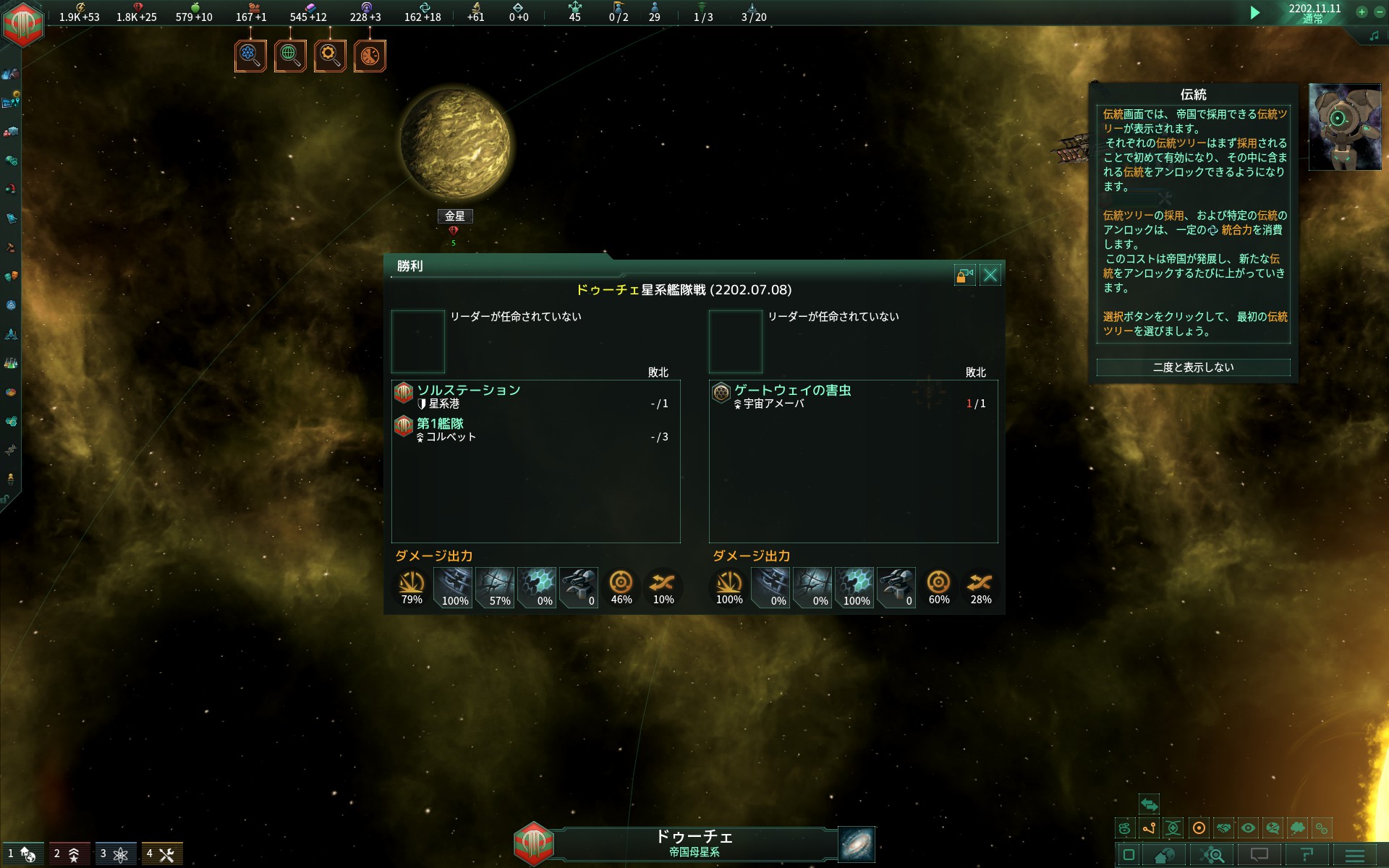This screenshot has height=868, width=1389.
Task: Select the blue atom research alert
Action: click(x=250, y=56)
